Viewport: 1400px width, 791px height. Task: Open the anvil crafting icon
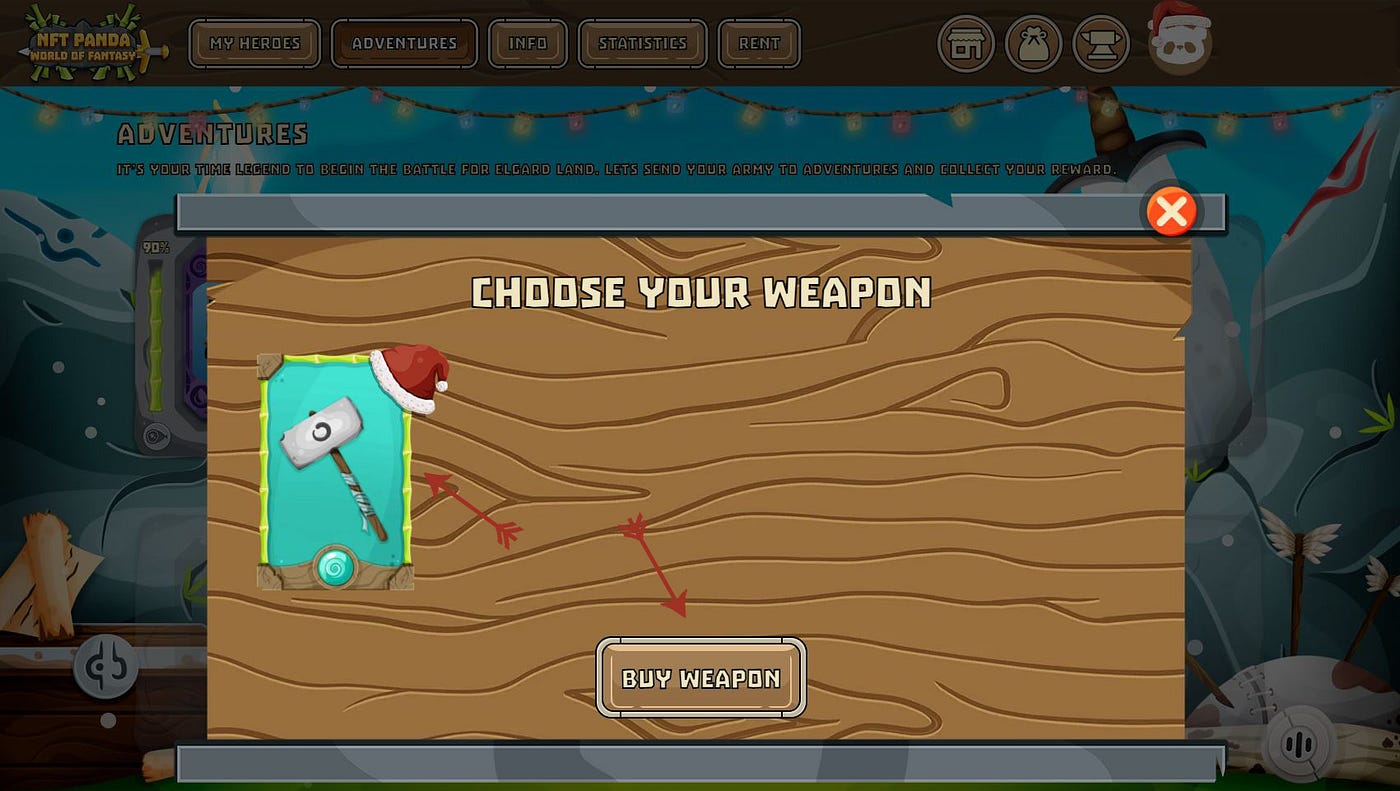click(1101, 44)
